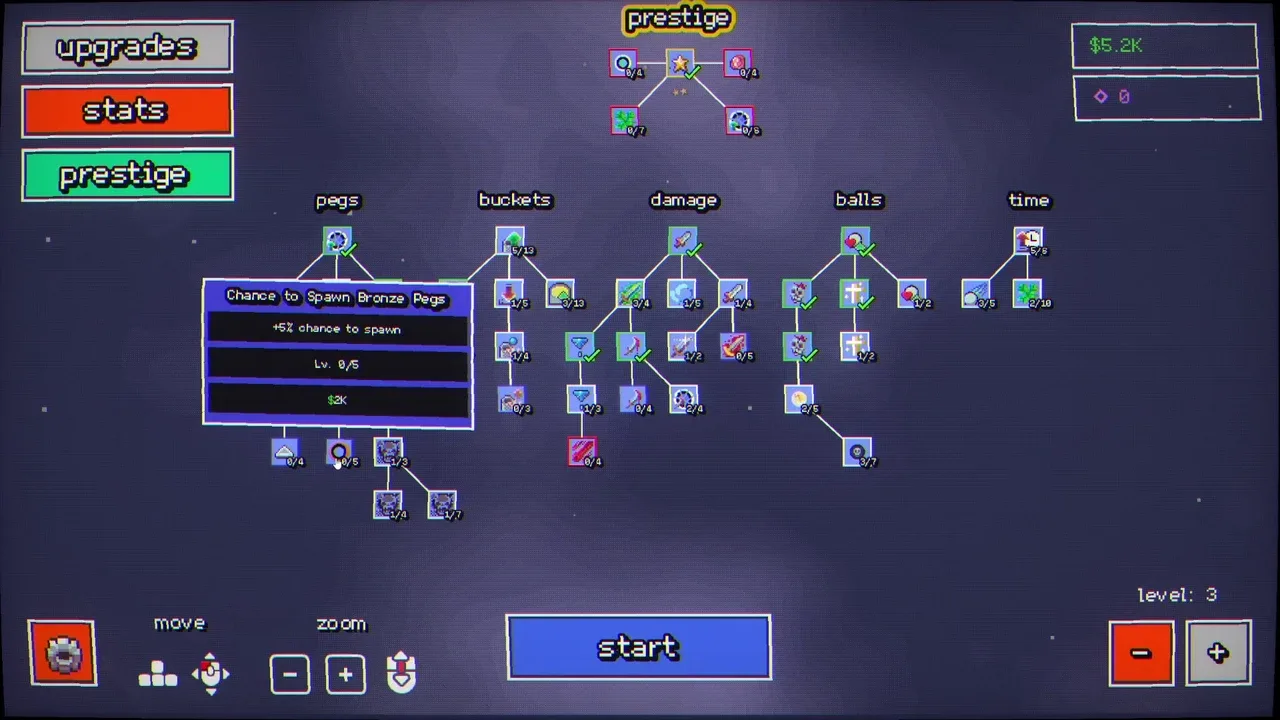Select the star node in the prestige tree
The height and width of the screenshot is (720, 1280).
click(x=680, y=64)
